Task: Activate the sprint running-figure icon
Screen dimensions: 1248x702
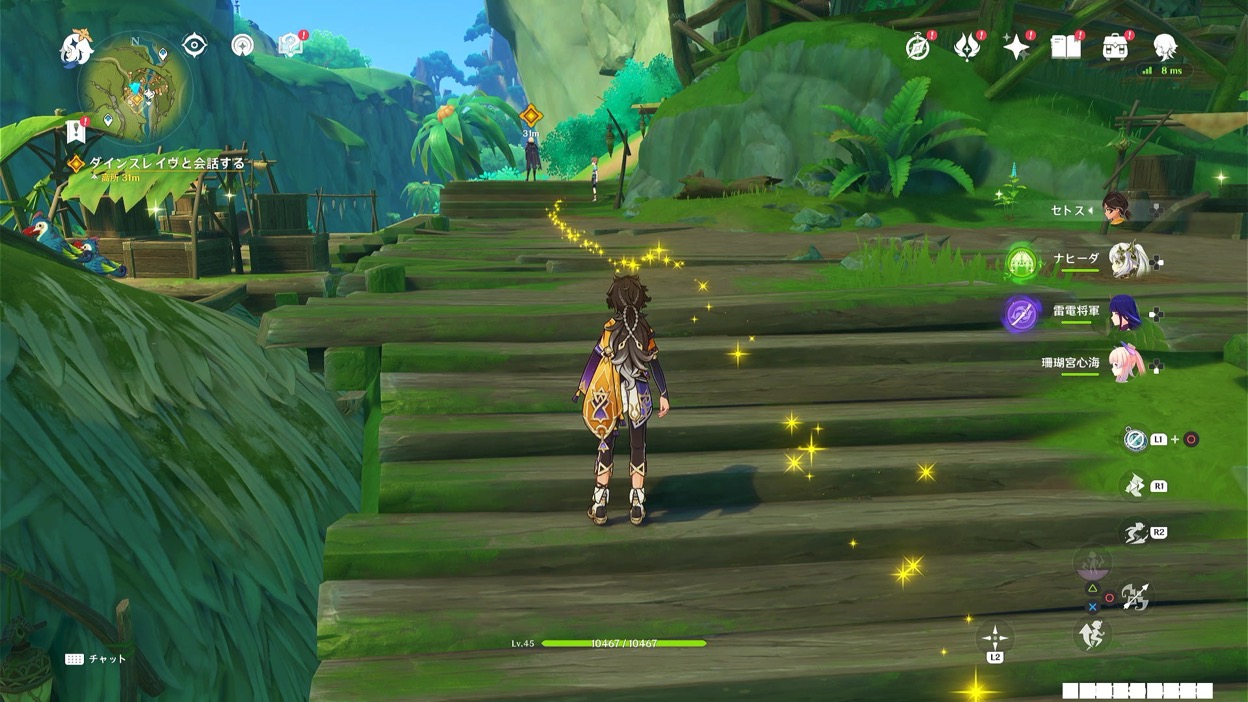Action: point(1135,533)
